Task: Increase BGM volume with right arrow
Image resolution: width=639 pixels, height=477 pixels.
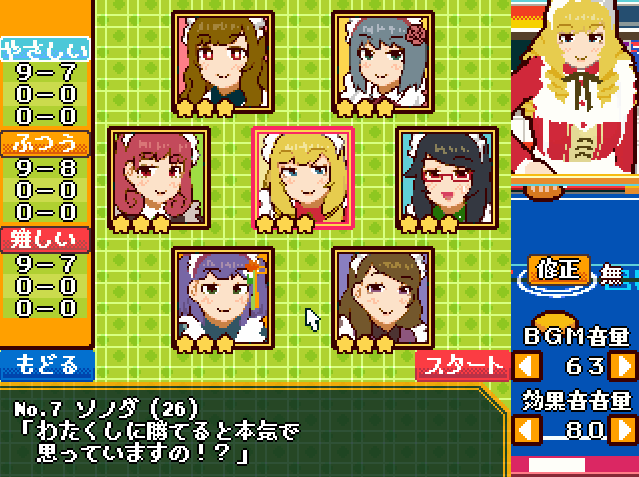Action: click(622, 364)
